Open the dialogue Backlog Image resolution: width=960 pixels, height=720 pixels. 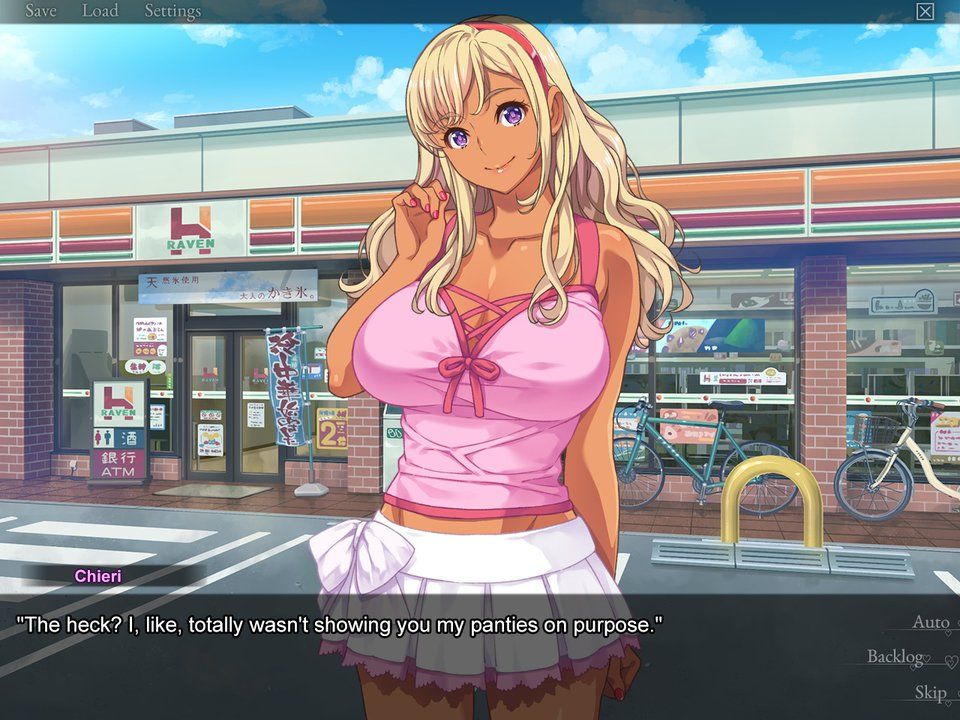[x=895, y=657]
